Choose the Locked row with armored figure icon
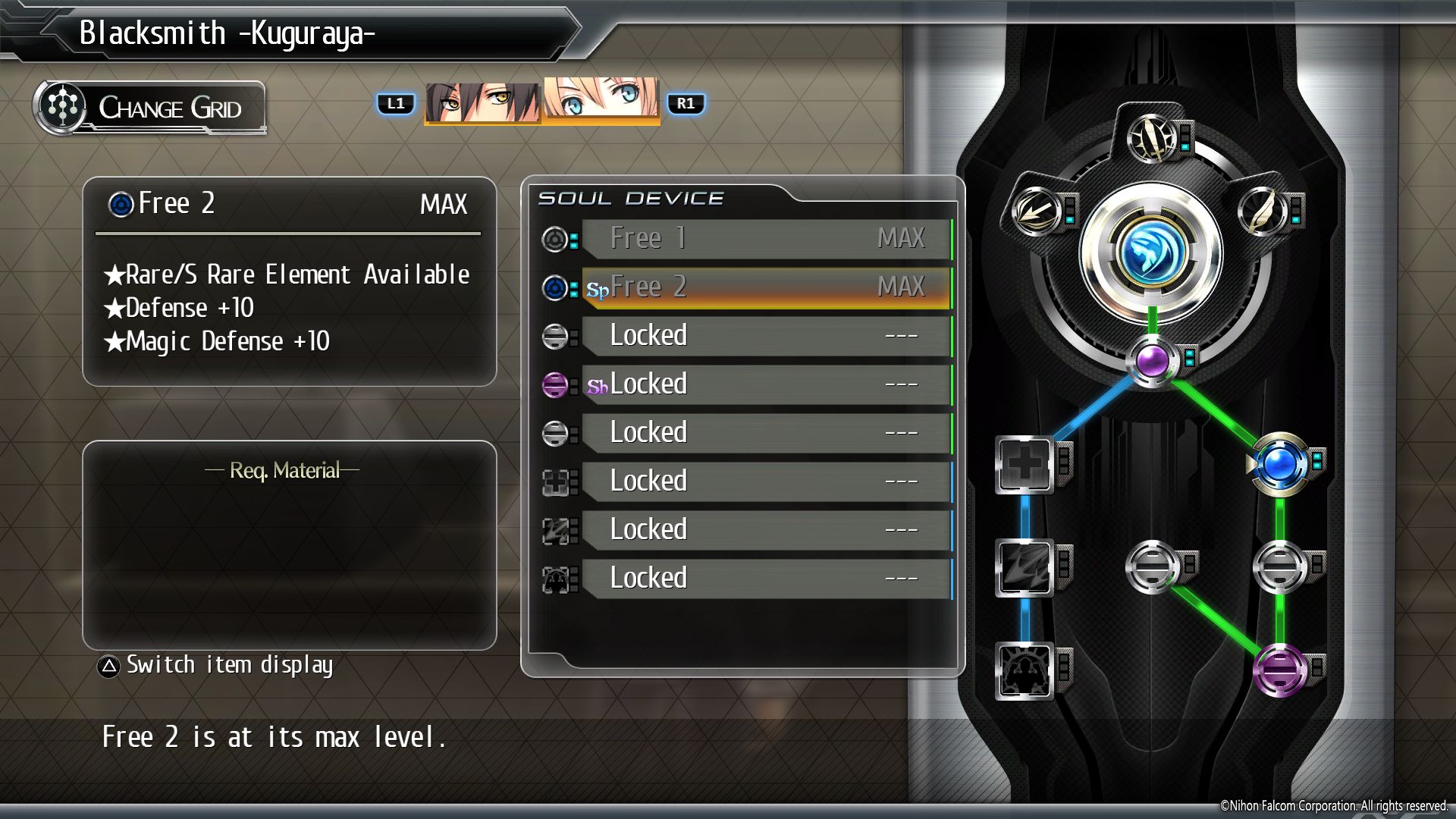Viewport: 1456px width, 819px height. [x=766, y=579]
